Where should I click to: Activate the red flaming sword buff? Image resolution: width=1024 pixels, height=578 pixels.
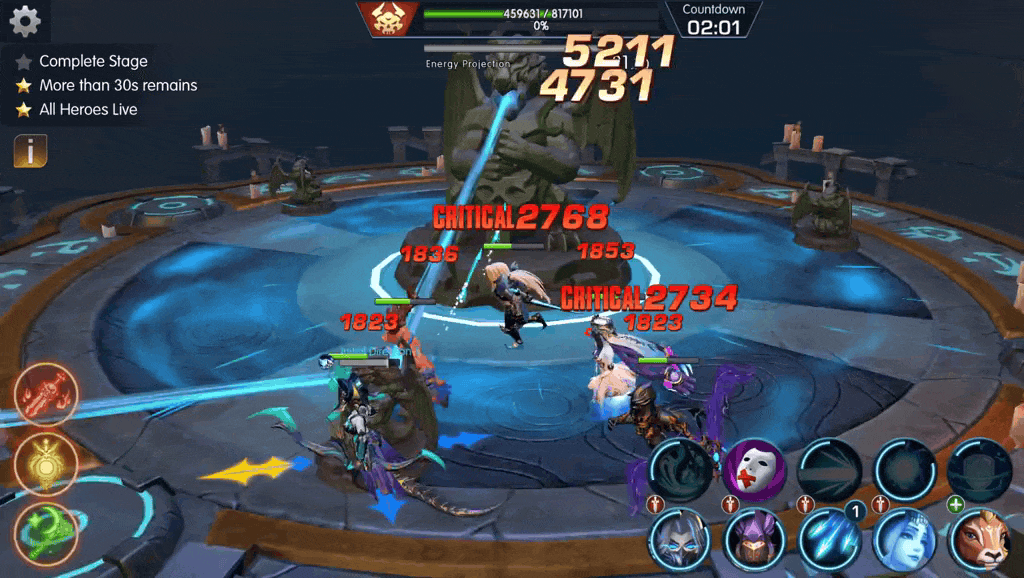[x=47, y=395]
